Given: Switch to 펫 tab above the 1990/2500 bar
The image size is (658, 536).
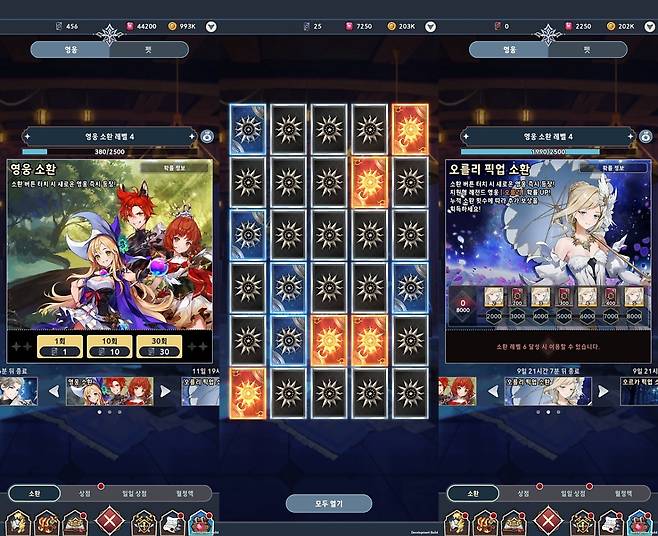Looking at the screenshot, I should 586,49.
